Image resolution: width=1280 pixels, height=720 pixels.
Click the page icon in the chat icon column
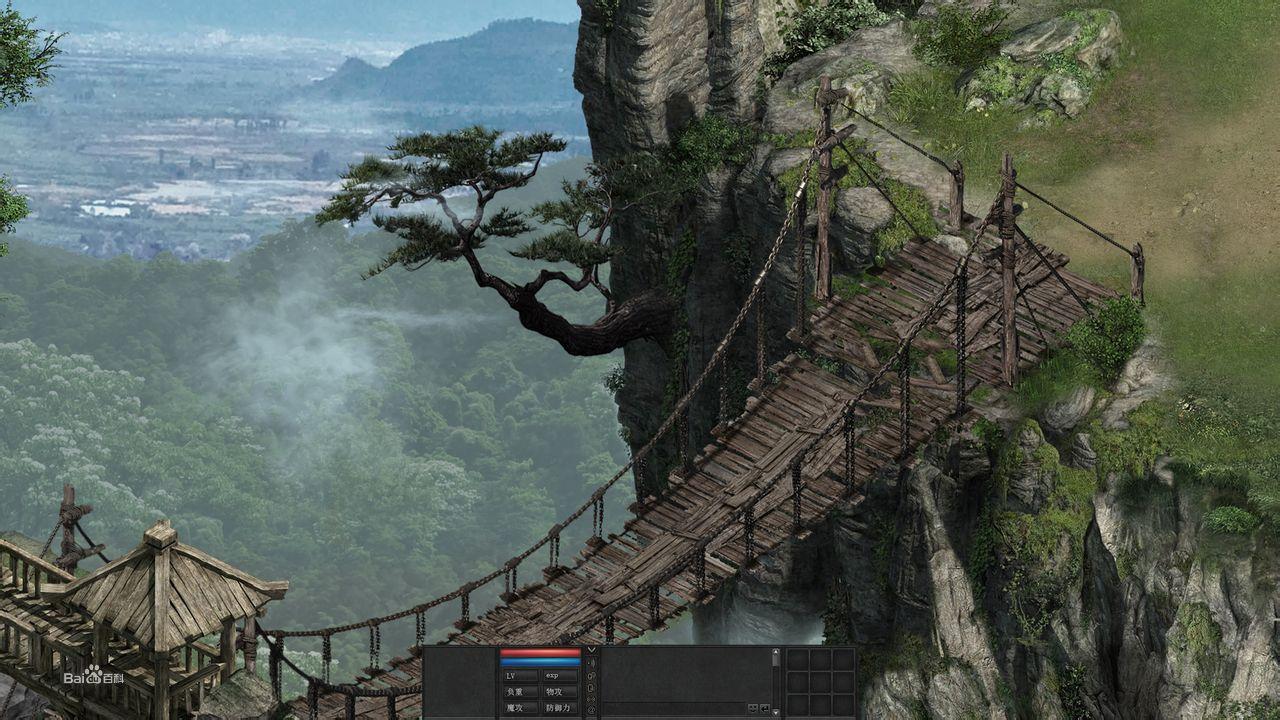[x=592, y=687]
